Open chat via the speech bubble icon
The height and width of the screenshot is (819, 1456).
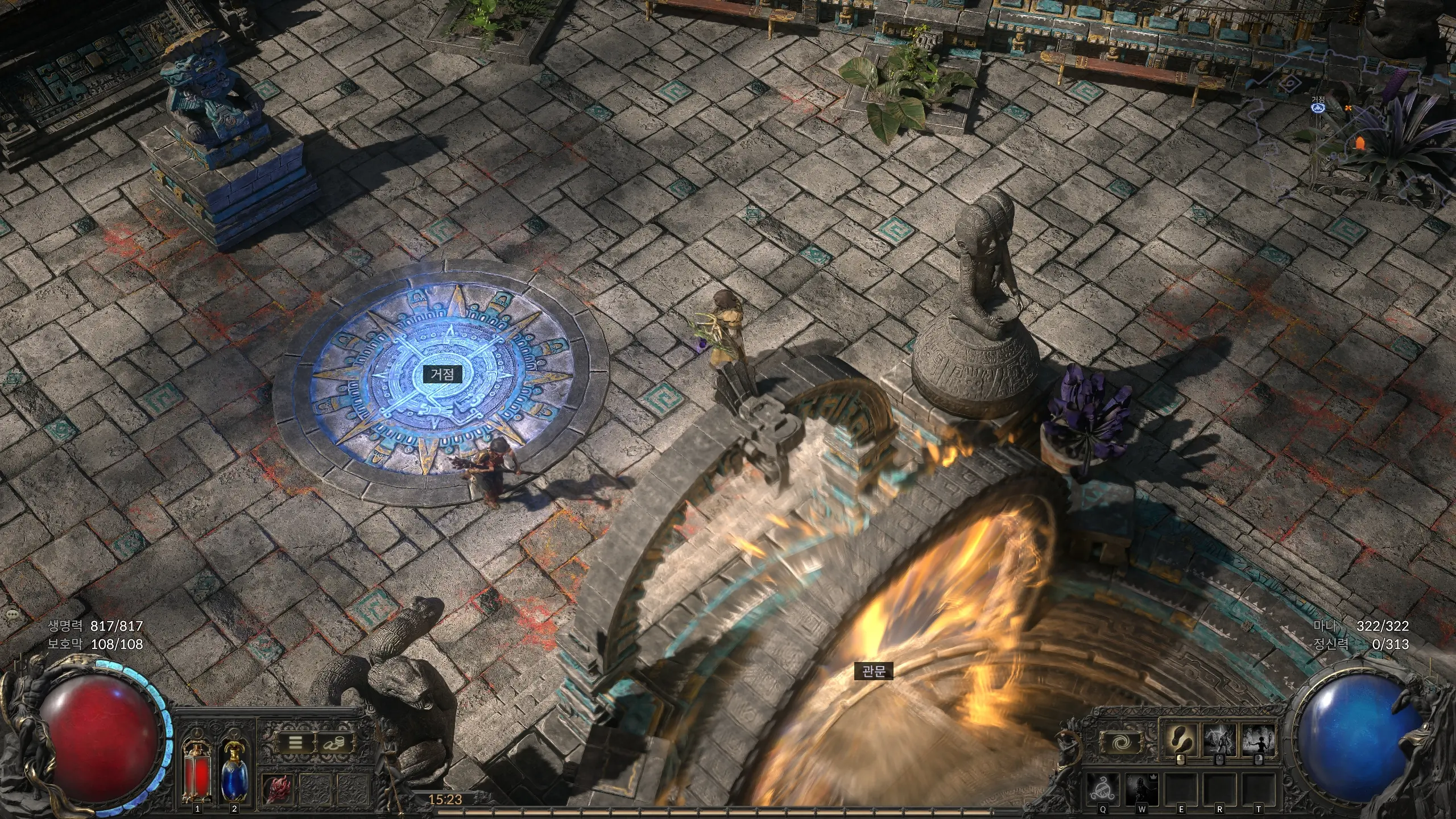pos(12,615)
